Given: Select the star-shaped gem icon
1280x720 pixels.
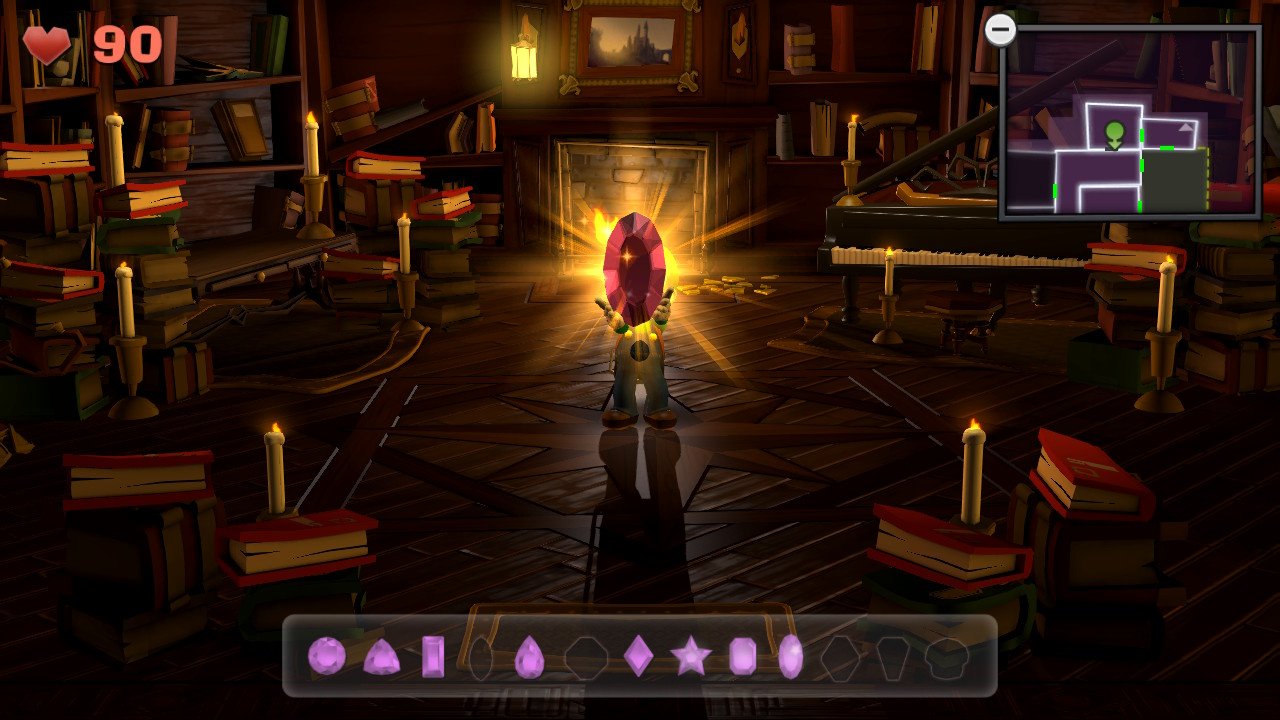Looking at the screenshot, I should 691,655.
